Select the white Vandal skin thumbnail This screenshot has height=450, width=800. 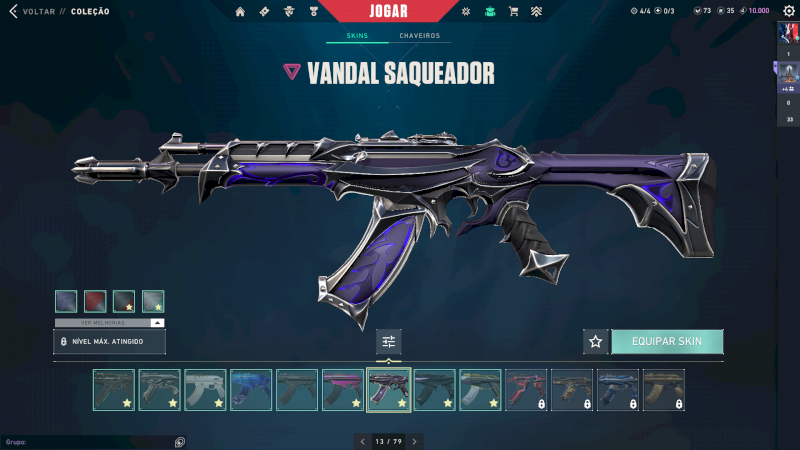205,390
